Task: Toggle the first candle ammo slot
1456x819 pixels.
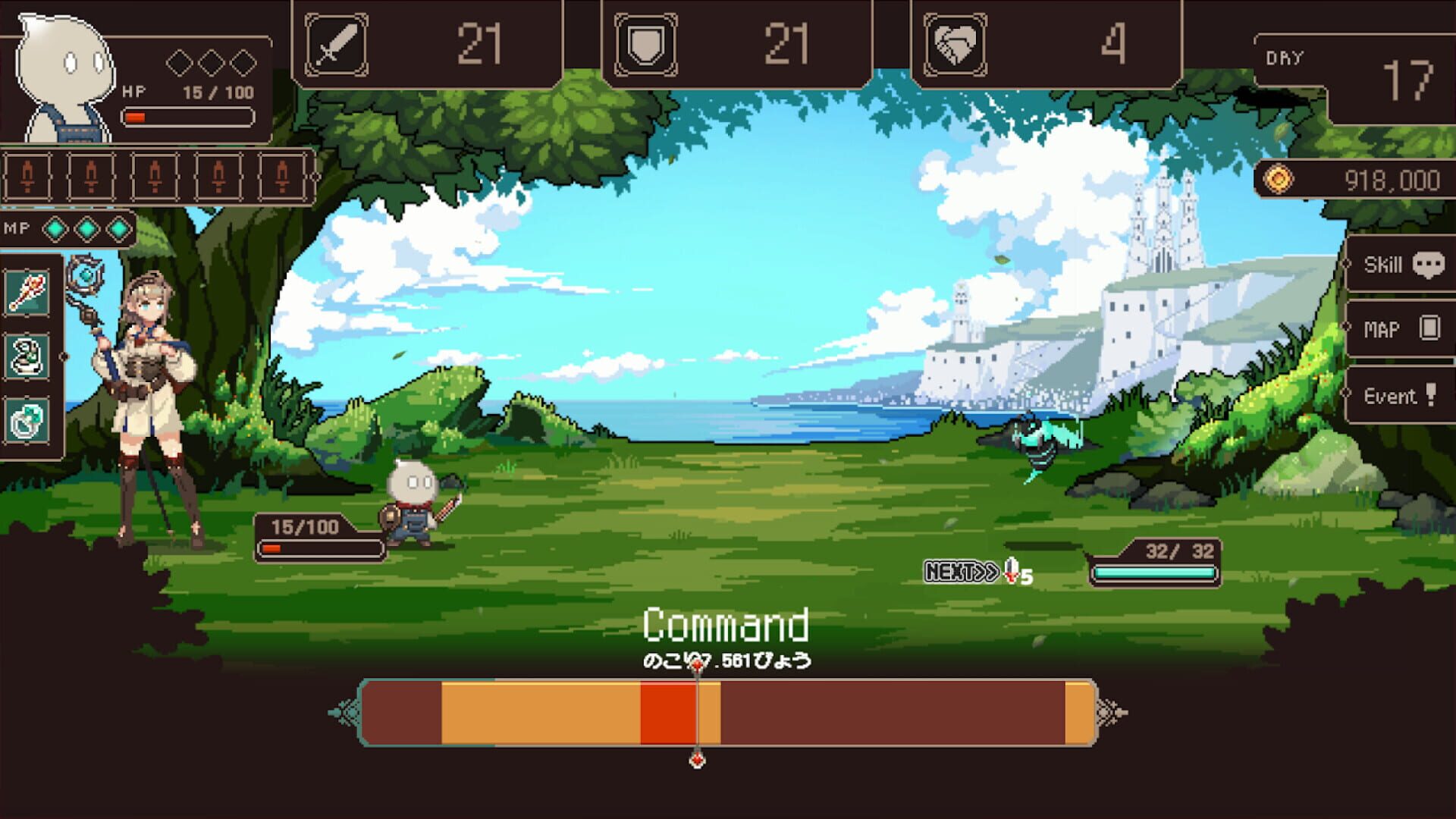Action: point(29,176)
